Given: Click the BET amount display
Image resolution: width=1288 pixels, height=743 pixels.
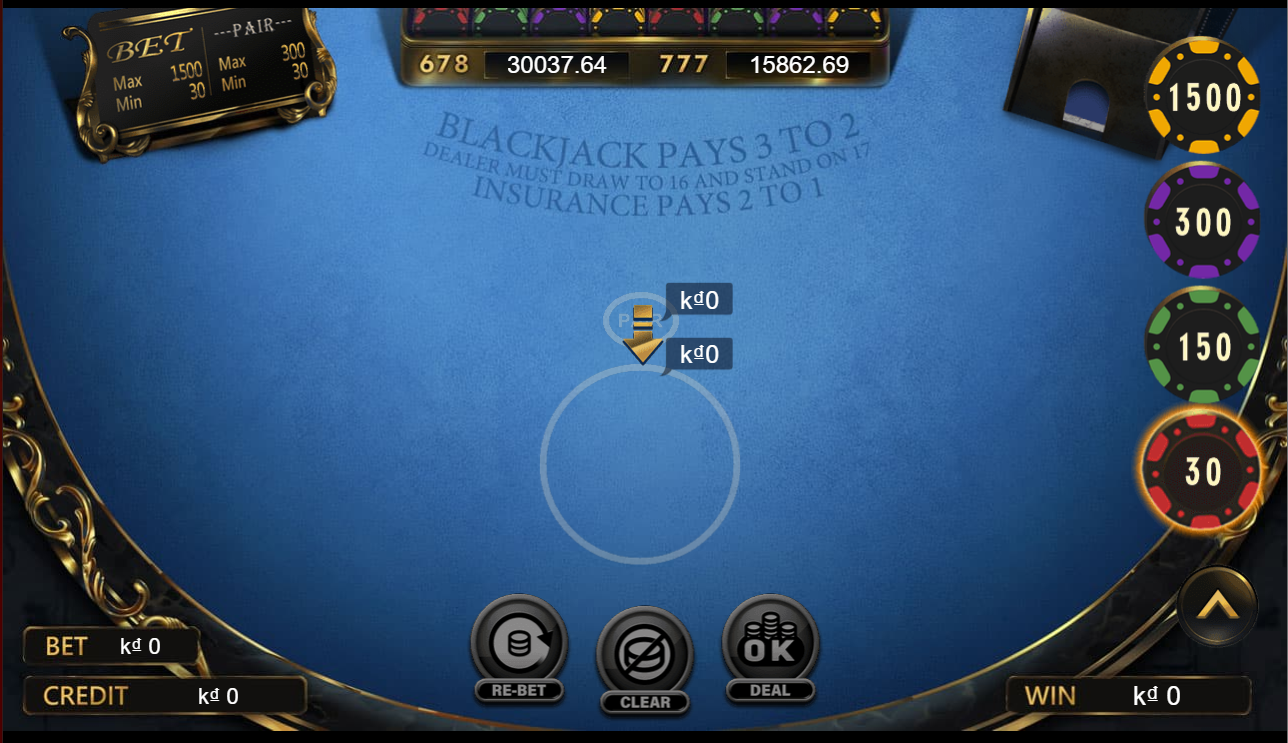Looking at the screenshot, I should [113, 645].
